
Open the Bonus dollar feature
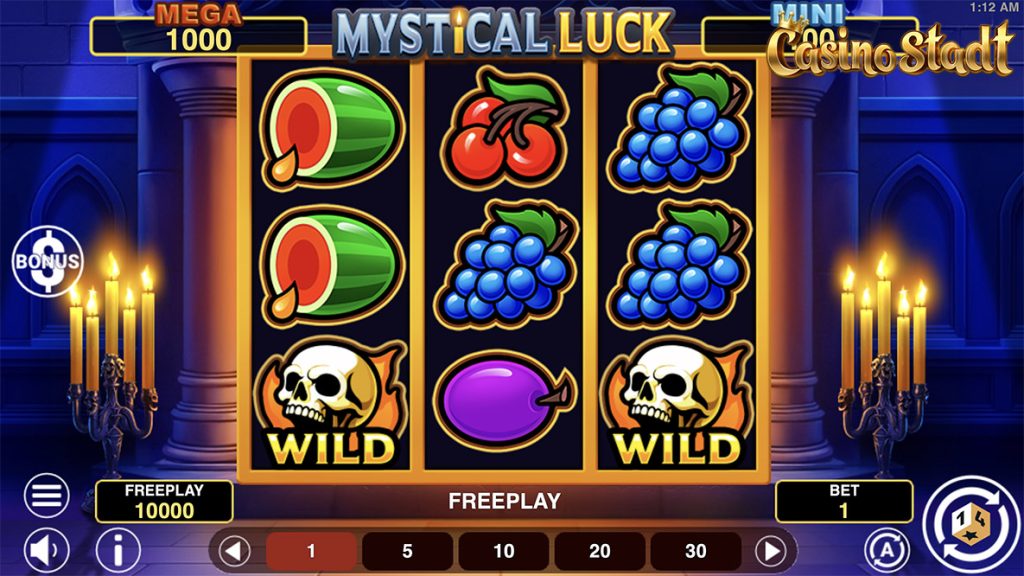click(46, 260)
